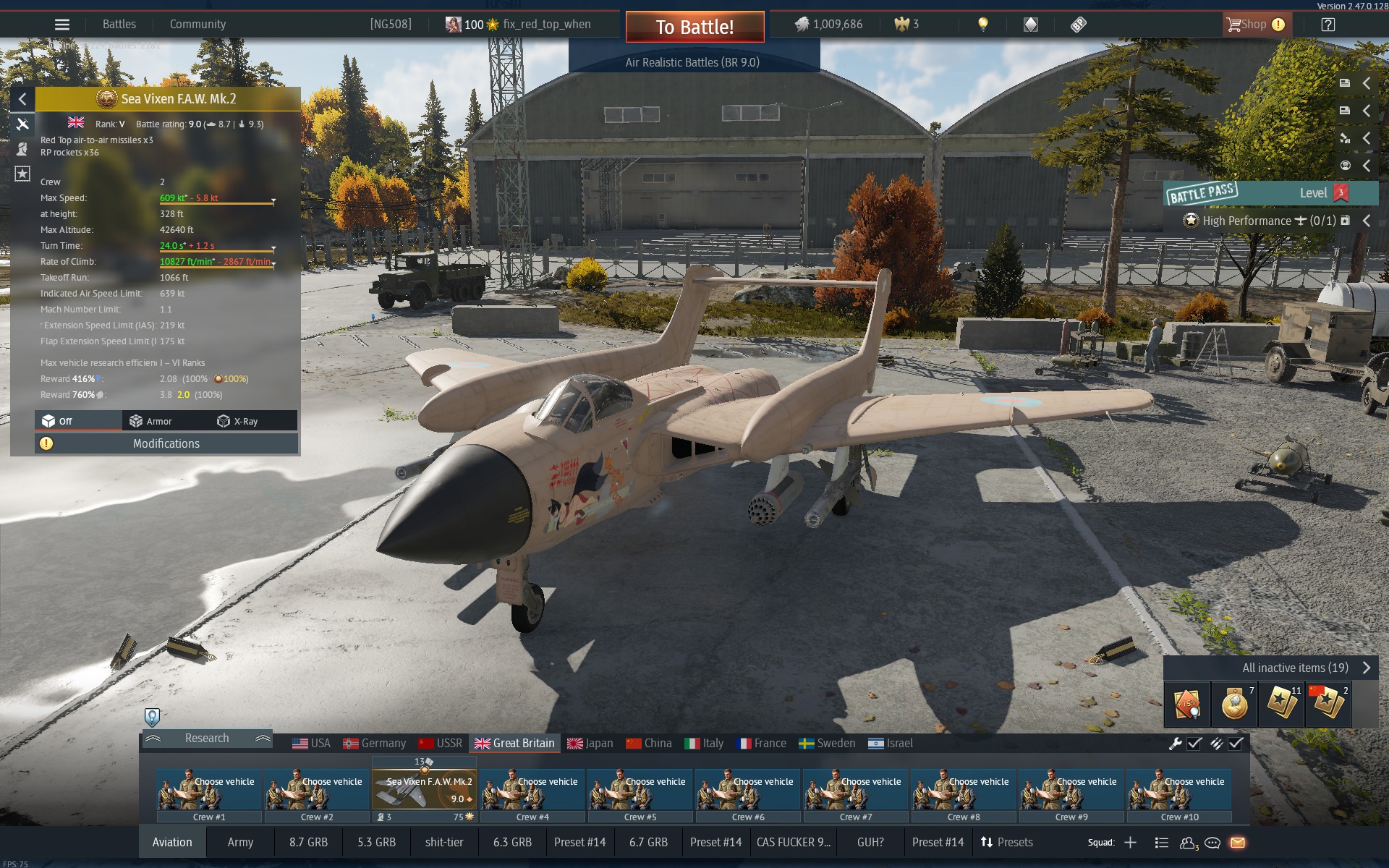Open the help question mark
Image resolution: width=1389 pixels, height=868 pixels.
click(1328, 25)
